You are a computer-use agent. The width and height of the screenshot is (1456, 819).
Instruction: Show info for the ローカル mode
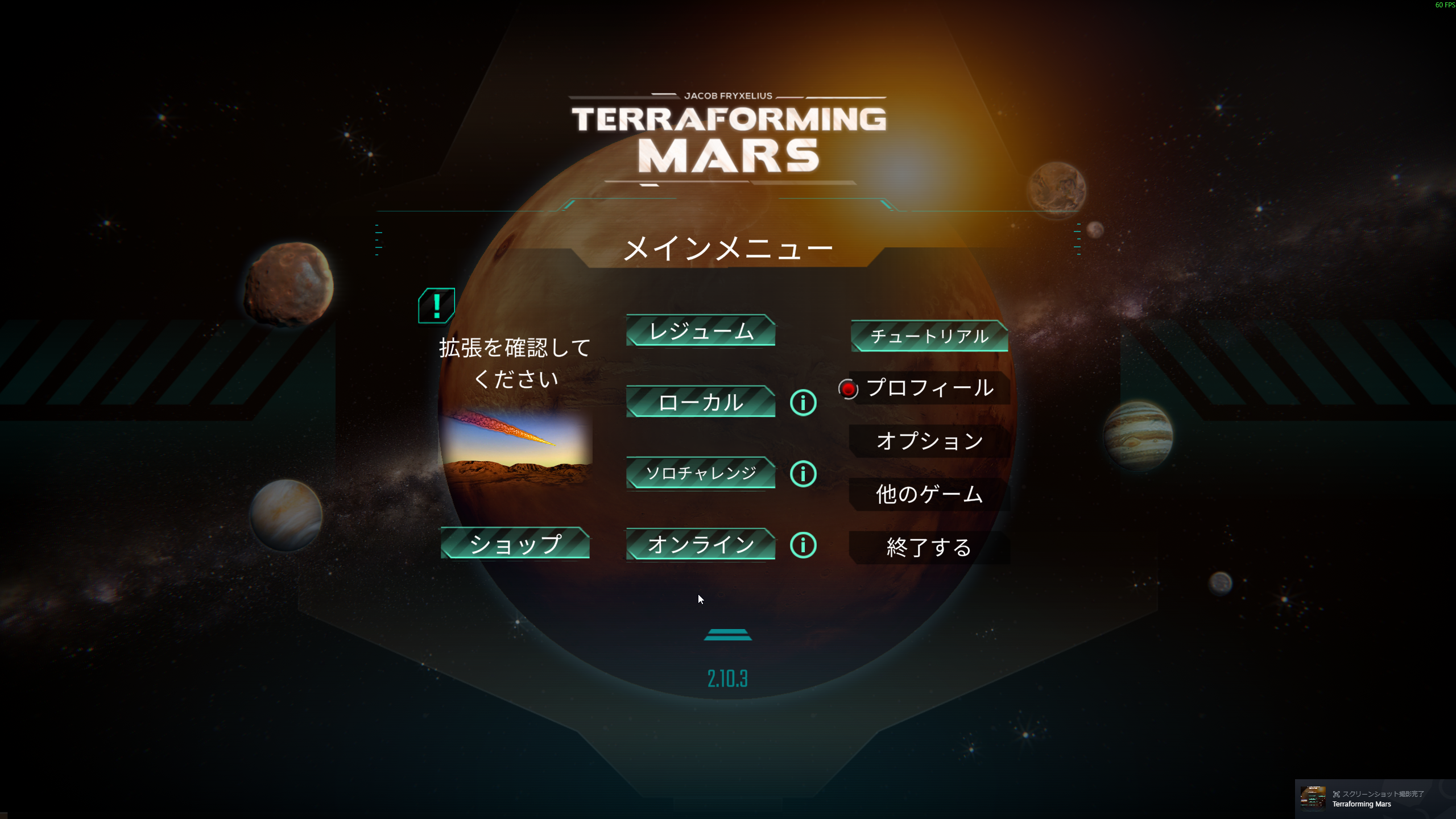[x=803, y=403]
